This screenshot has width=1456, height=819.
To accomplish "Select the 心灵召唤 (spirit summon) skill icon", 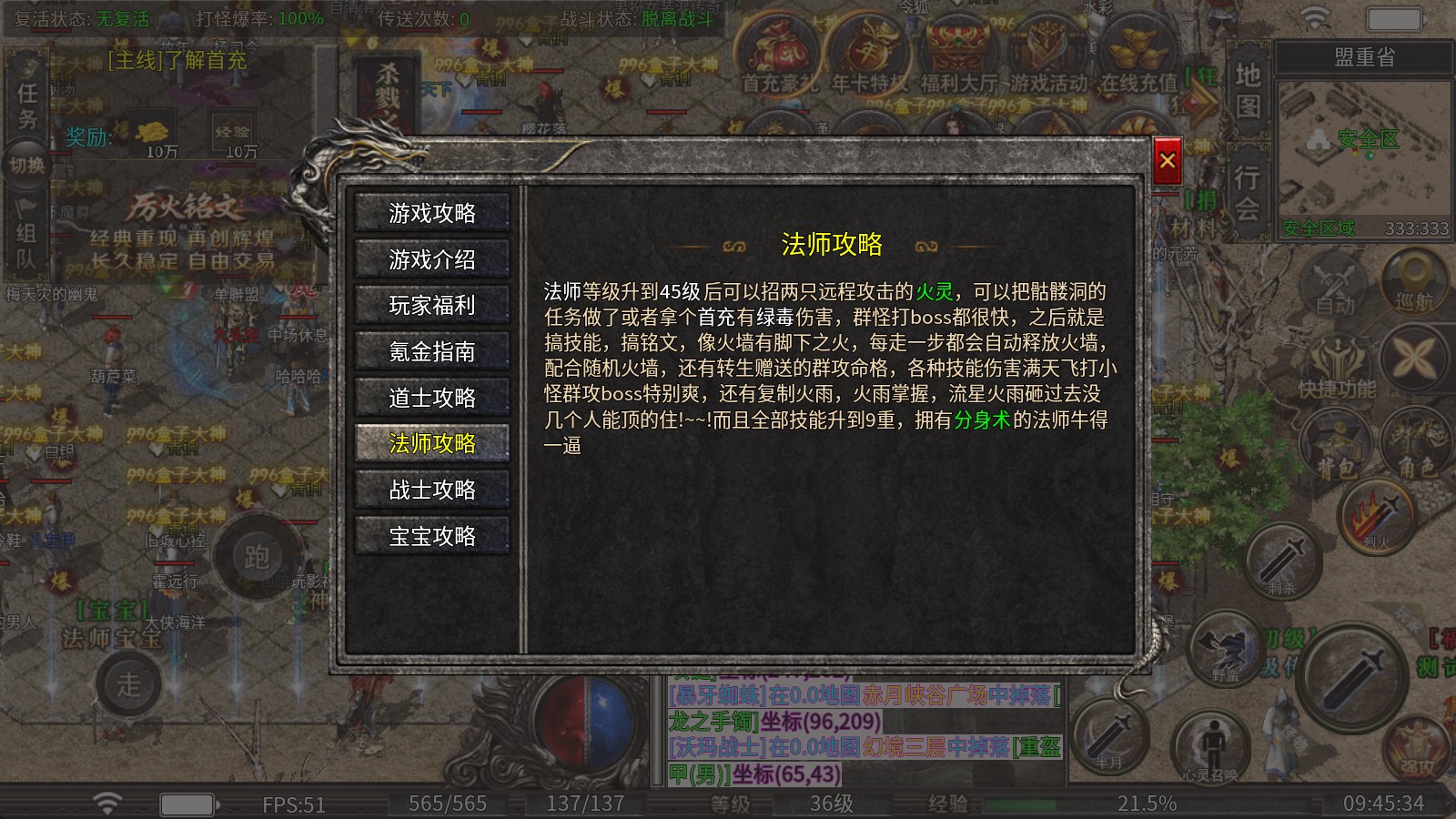I will coord(1214,746).
